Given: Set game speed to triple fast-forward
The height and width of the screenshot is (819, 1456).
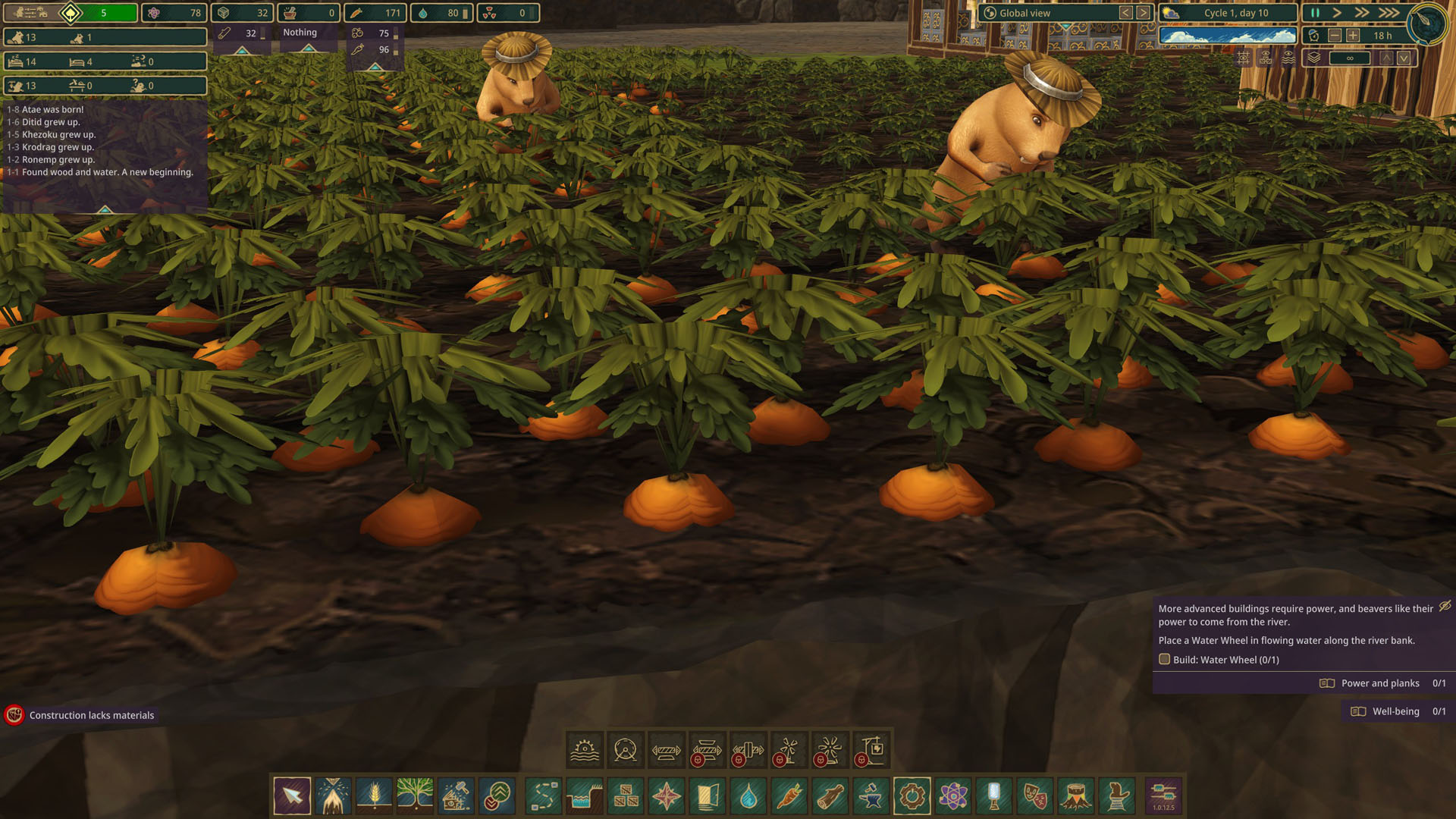Looking at the screenshot, I should (x=1389, y=13).
